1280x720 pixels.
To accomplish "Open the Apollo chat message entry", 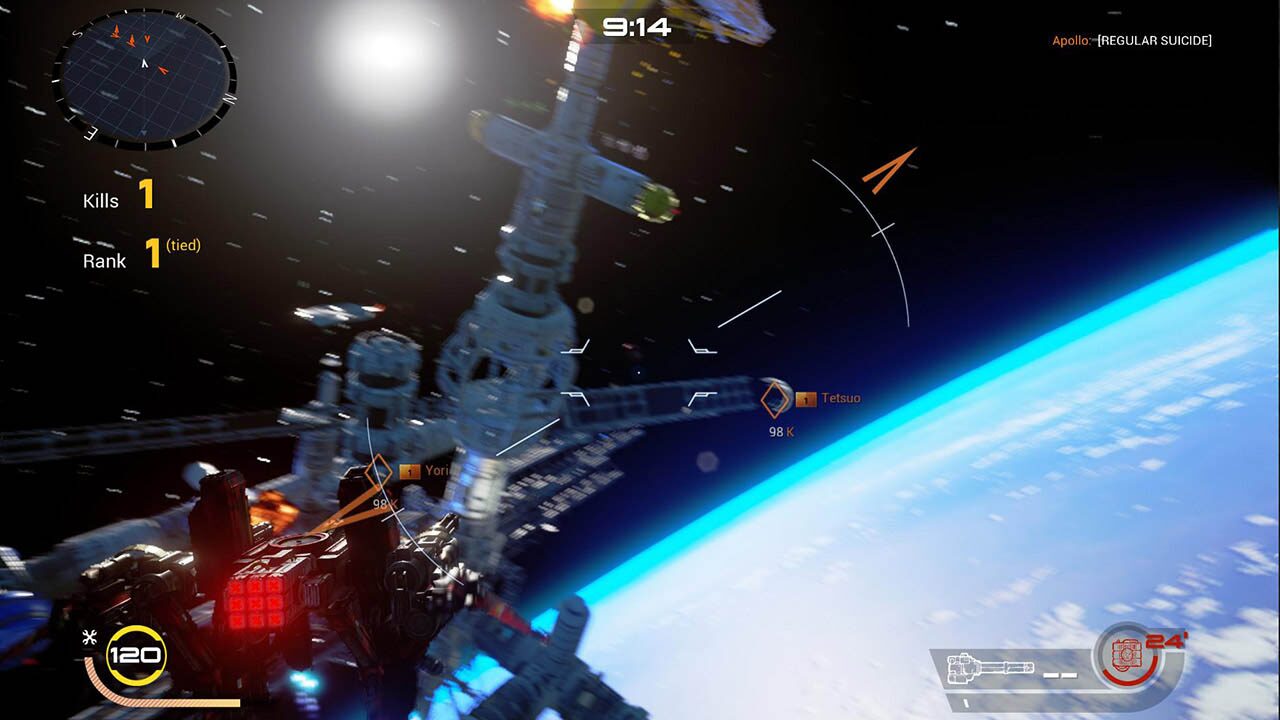I will click(1130, 41).
